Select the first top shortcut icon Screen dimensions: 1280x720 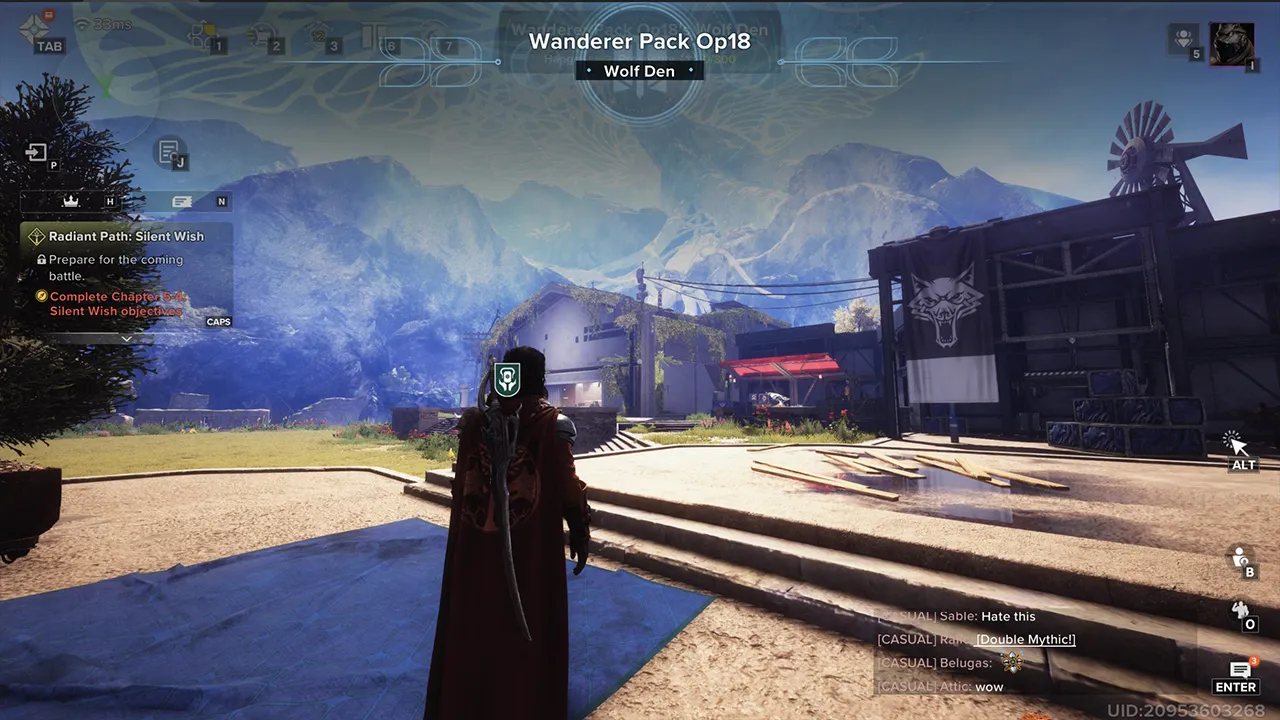(x=205, y=36)
